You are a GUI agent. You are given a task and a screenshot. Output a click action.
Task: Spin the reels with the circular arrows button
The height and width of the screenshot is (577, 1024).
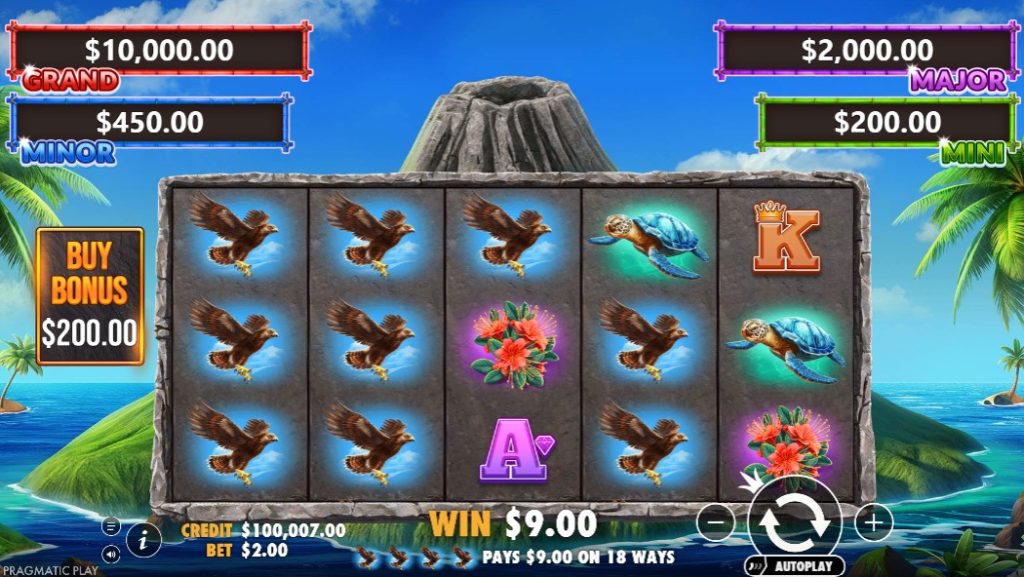coord(794,521)
